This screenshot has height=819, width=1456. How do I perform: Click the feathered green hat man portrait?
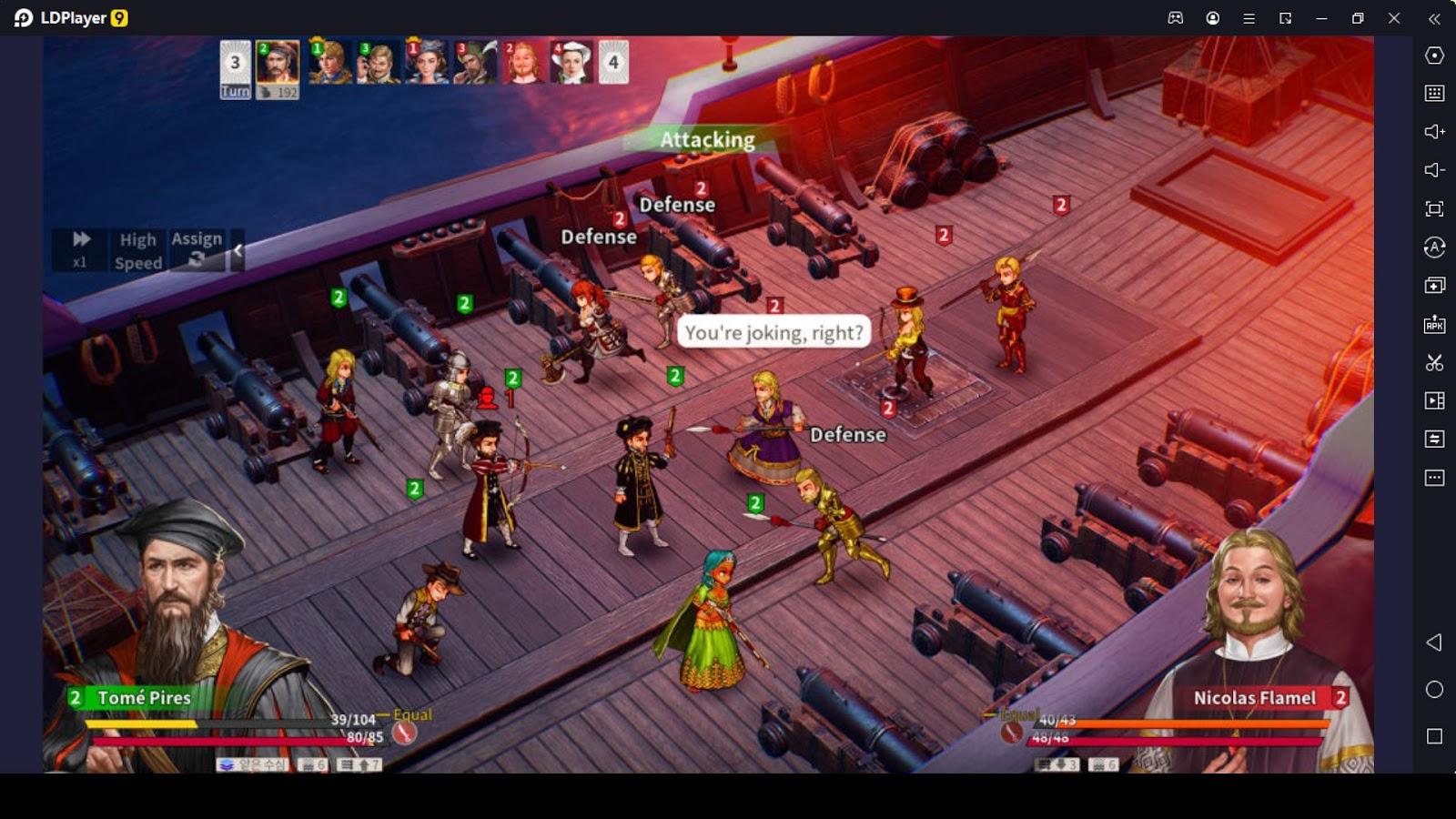(475, 63)
